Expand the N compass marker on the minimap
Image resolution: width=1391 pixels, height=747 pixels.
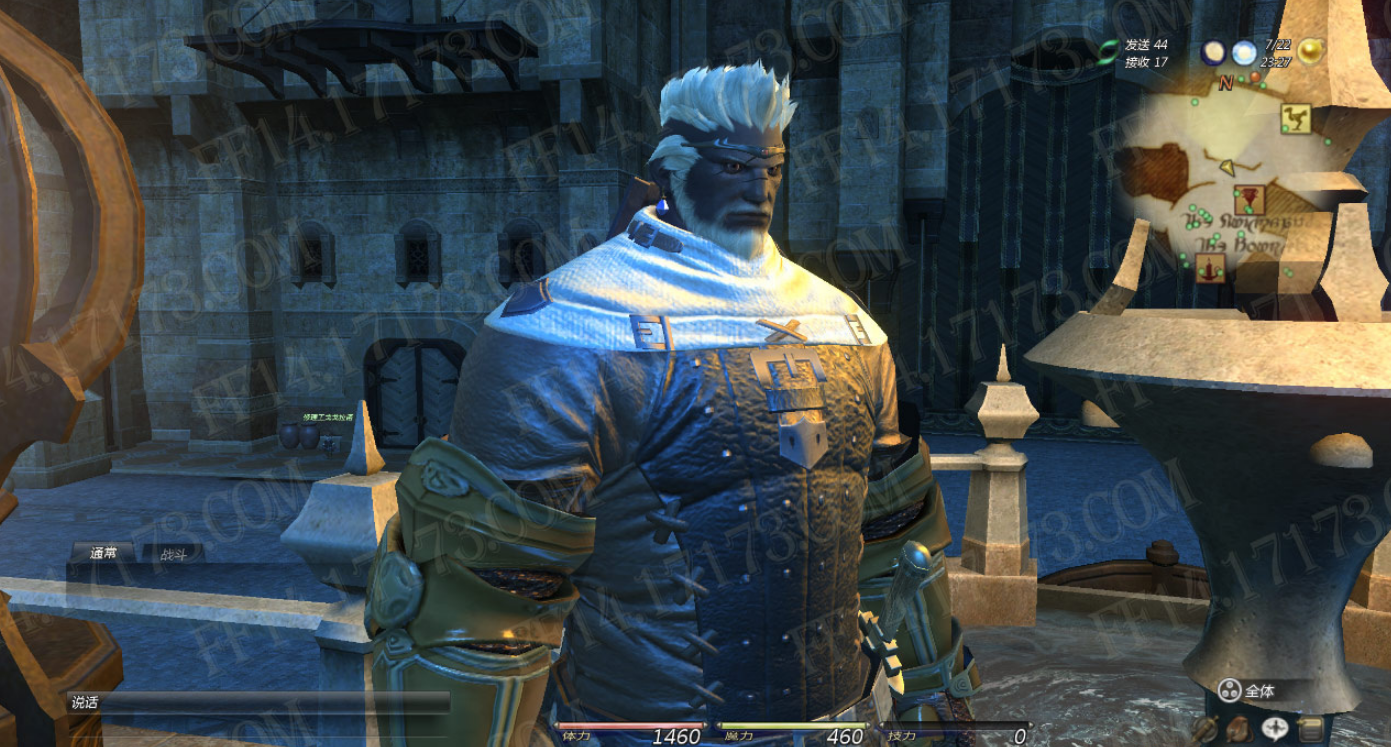coord(1226,83)
